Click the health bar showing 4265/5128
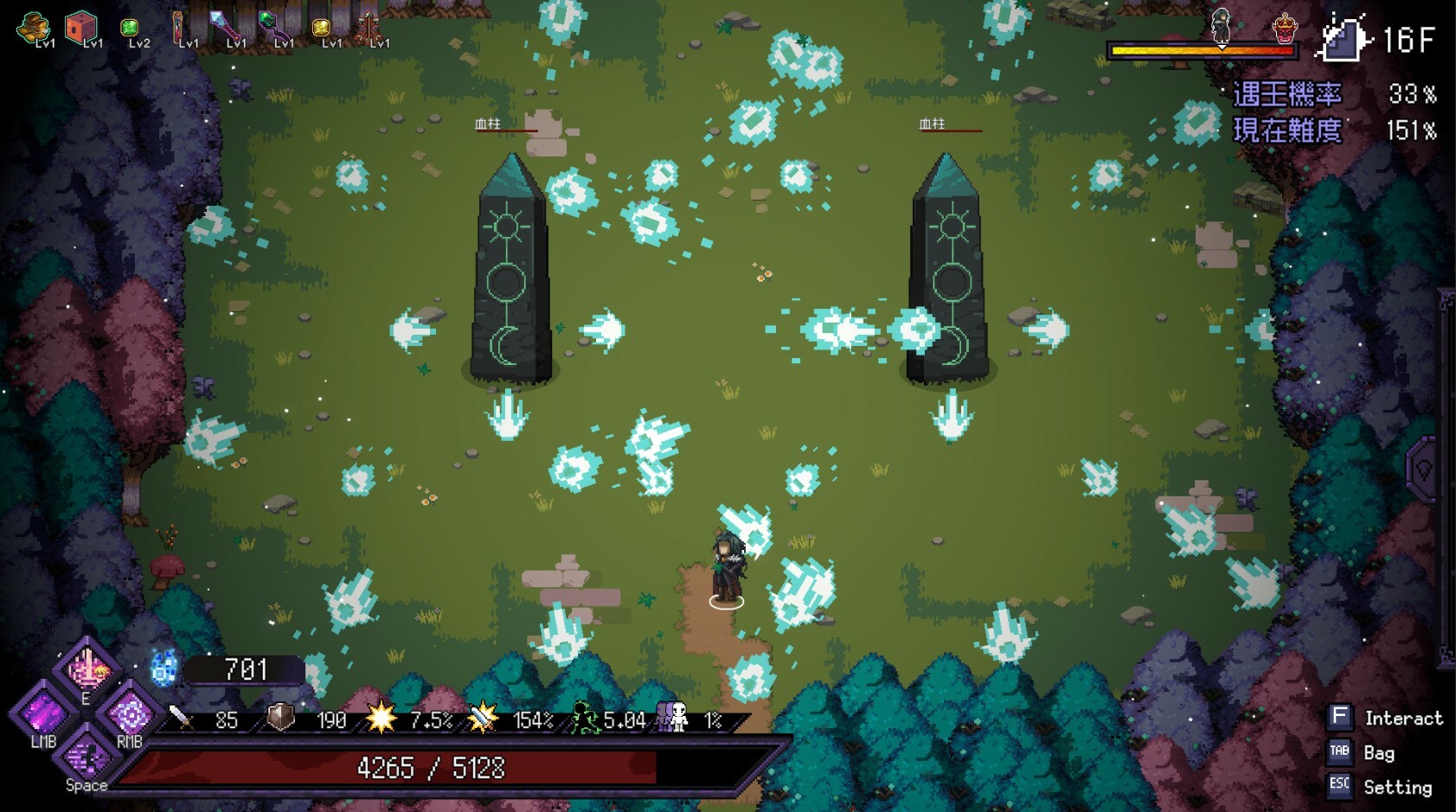1456x812 pixels. click(433, 765)
